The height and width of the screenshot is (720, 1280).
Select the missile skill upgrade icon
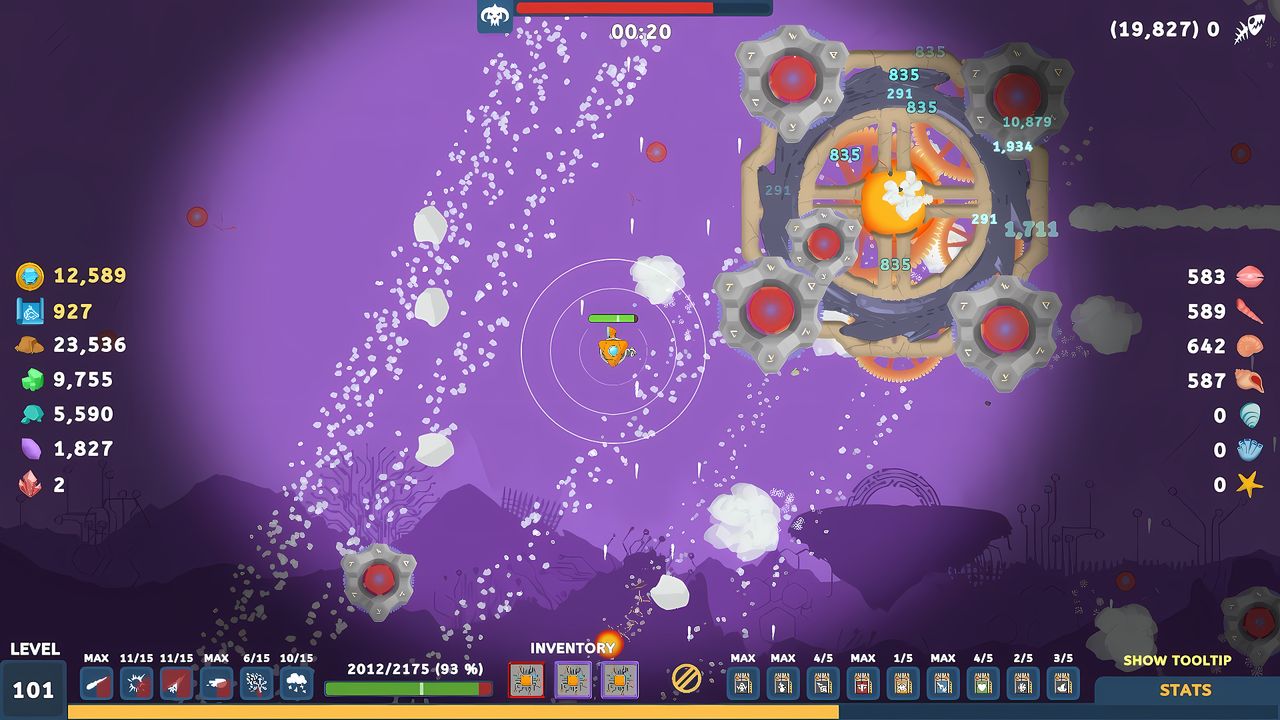(174, 685)
